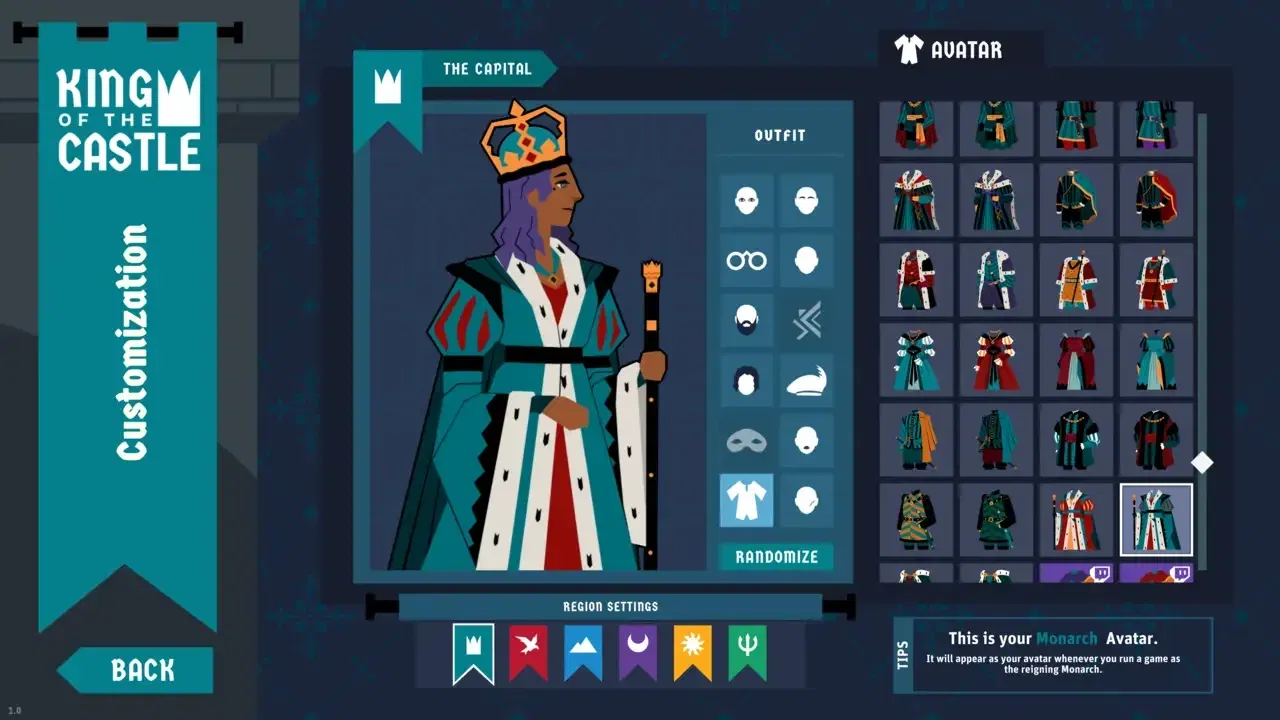Select the mask customization icon
The image size is (1280, 720).
tap(747, 441)
